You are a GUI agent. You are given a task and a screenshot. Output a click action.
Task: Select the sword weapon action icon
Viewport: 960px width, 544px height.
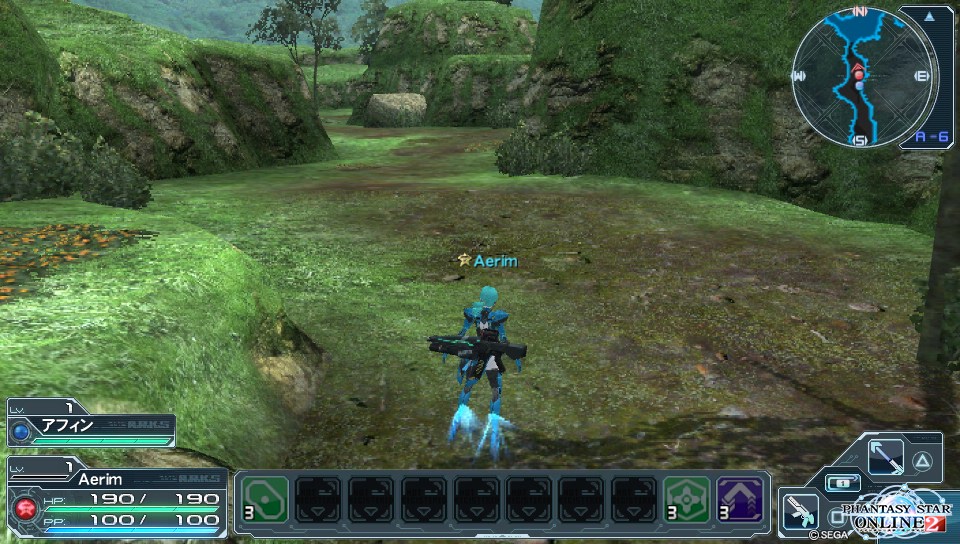pyautogui.click(x=886, y=458)
